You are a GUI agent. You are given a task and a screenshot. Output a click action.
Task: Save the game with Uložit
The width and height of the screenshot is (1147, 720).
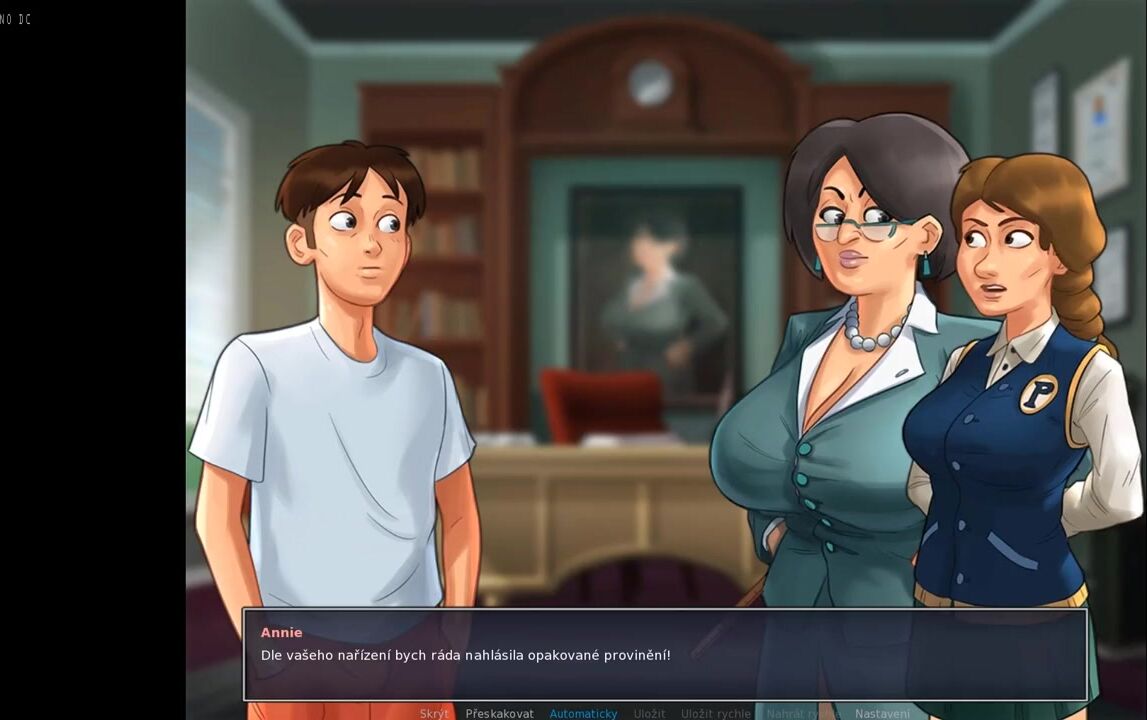click(649, 713)
